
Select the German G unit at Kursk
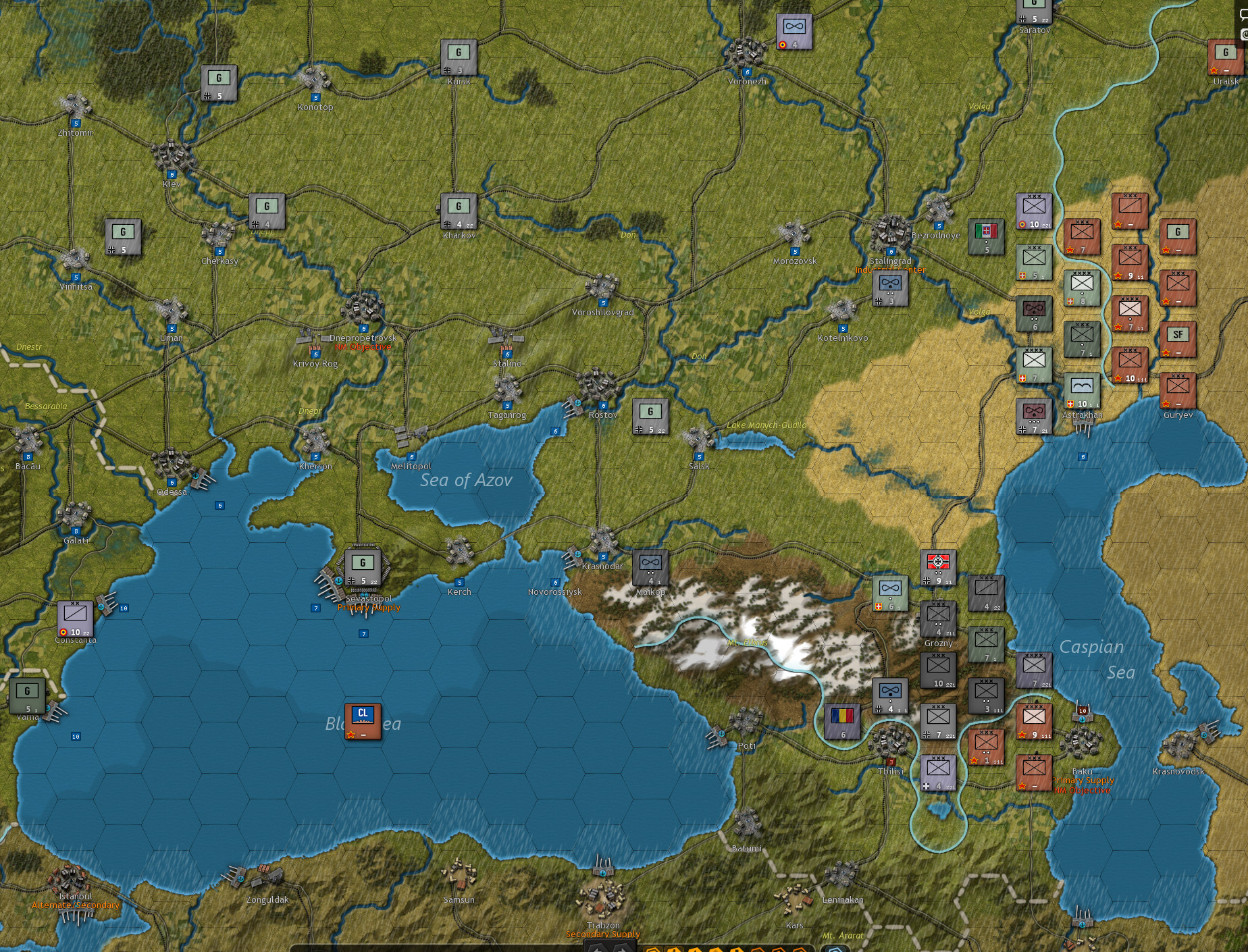[x=459, y=55]
